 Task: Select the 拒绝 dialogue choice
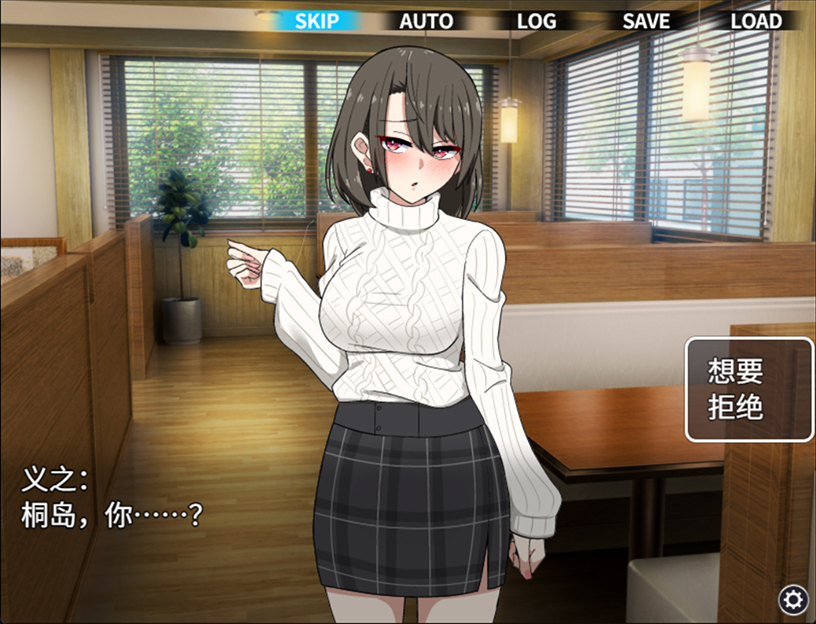736,408
